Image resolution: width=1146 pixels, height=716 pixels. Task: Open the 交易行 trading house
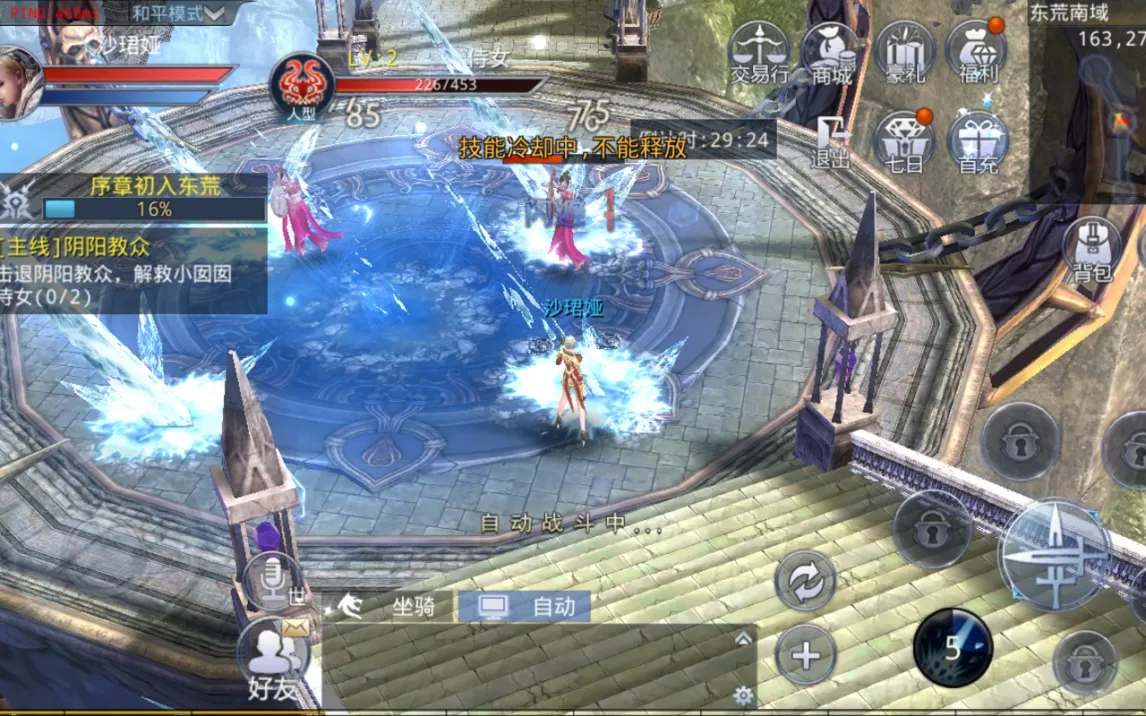coord(759,54)
